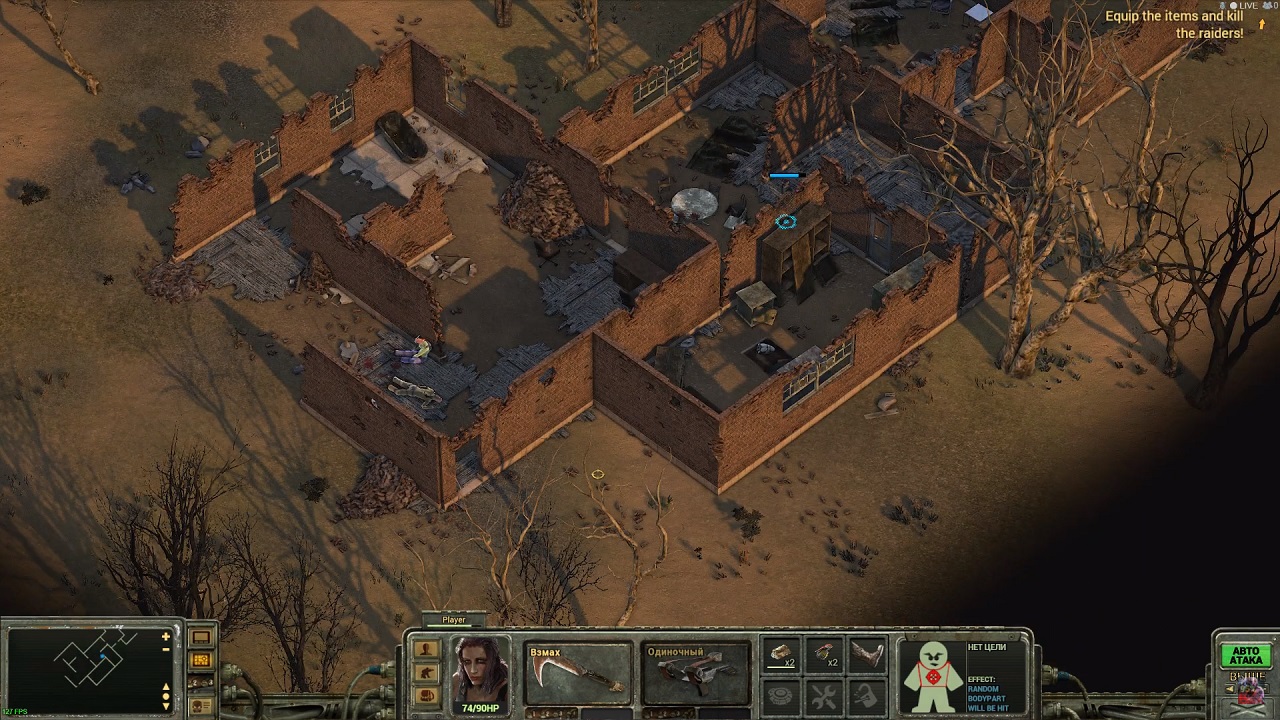
Task: Select the Взмах sickle melee weapon
Action: (x=579, y=673)
